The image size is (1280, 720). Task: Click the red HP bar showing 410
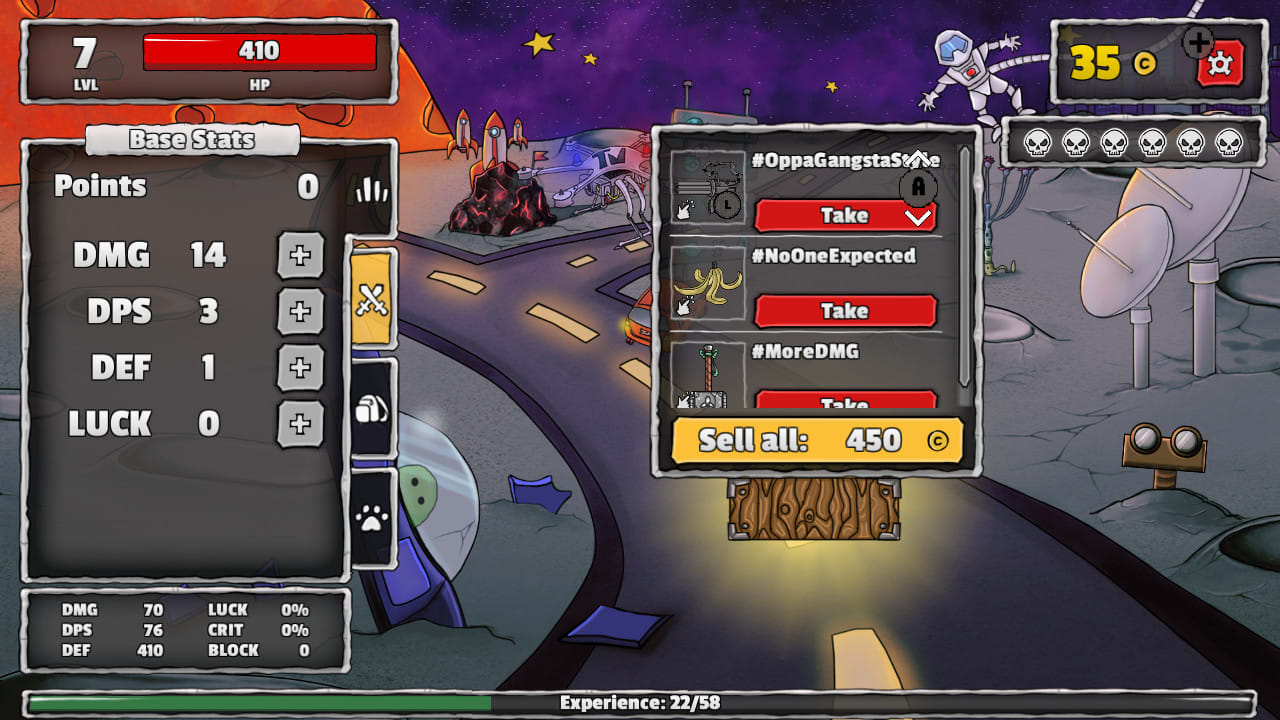tap(260, 51)
